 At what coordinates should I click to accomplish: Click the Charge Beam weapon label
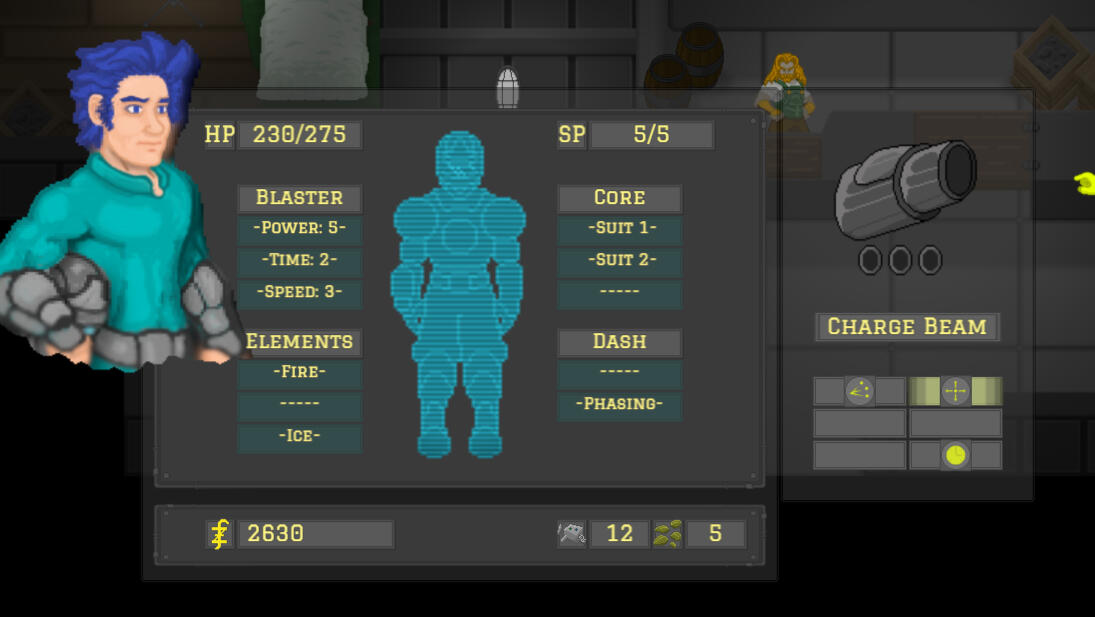907,327
